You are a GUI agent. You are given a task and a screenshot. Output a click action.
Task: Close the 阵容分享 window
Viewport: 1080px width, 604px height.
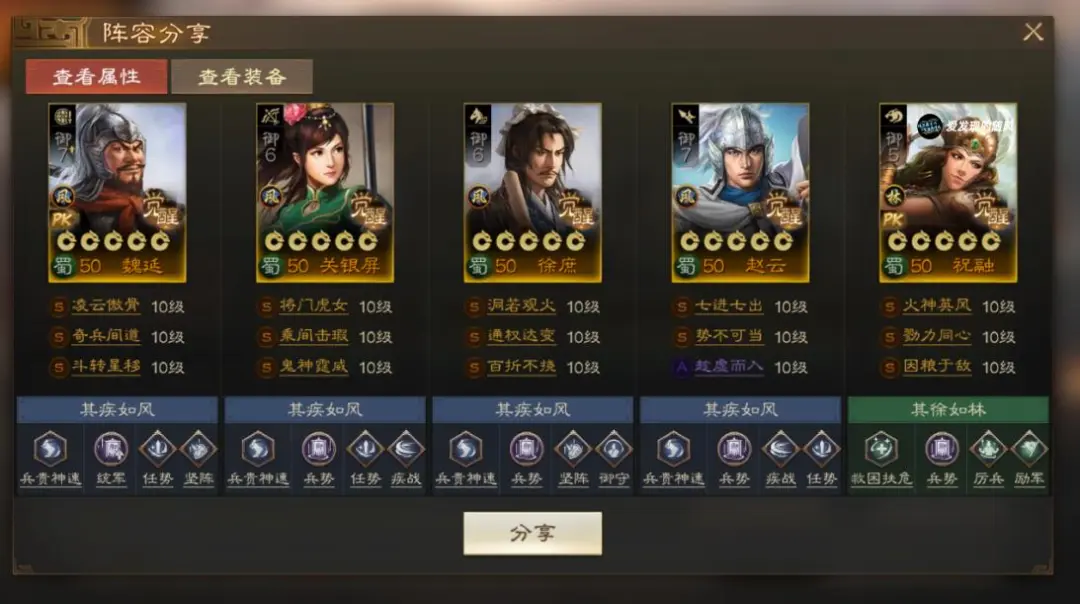coord(1033,32)
